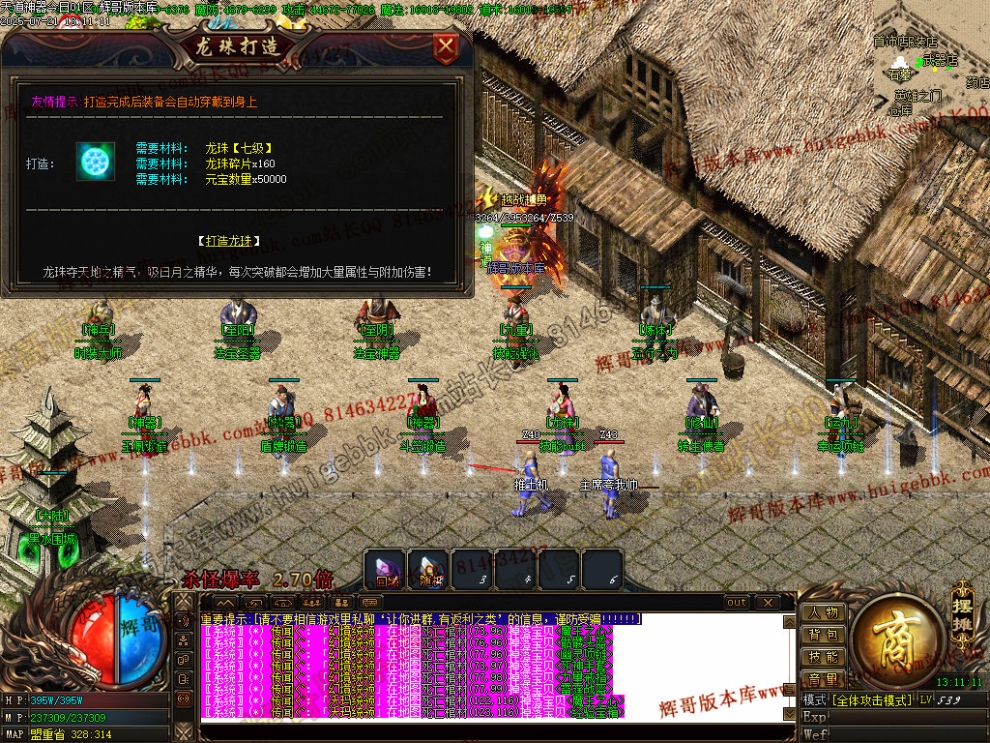Click the 打造龙珠 forge link

click(x=229, y=241)
